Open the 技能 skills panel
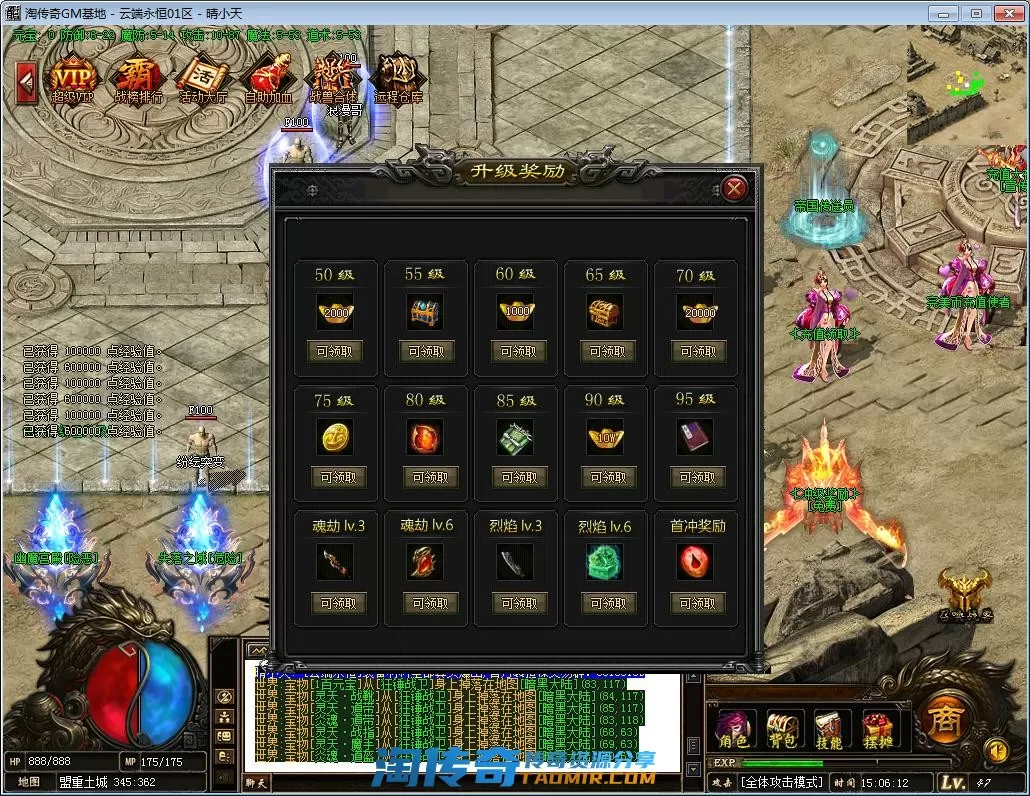The image size is (1030, 796). pos(828,729)
